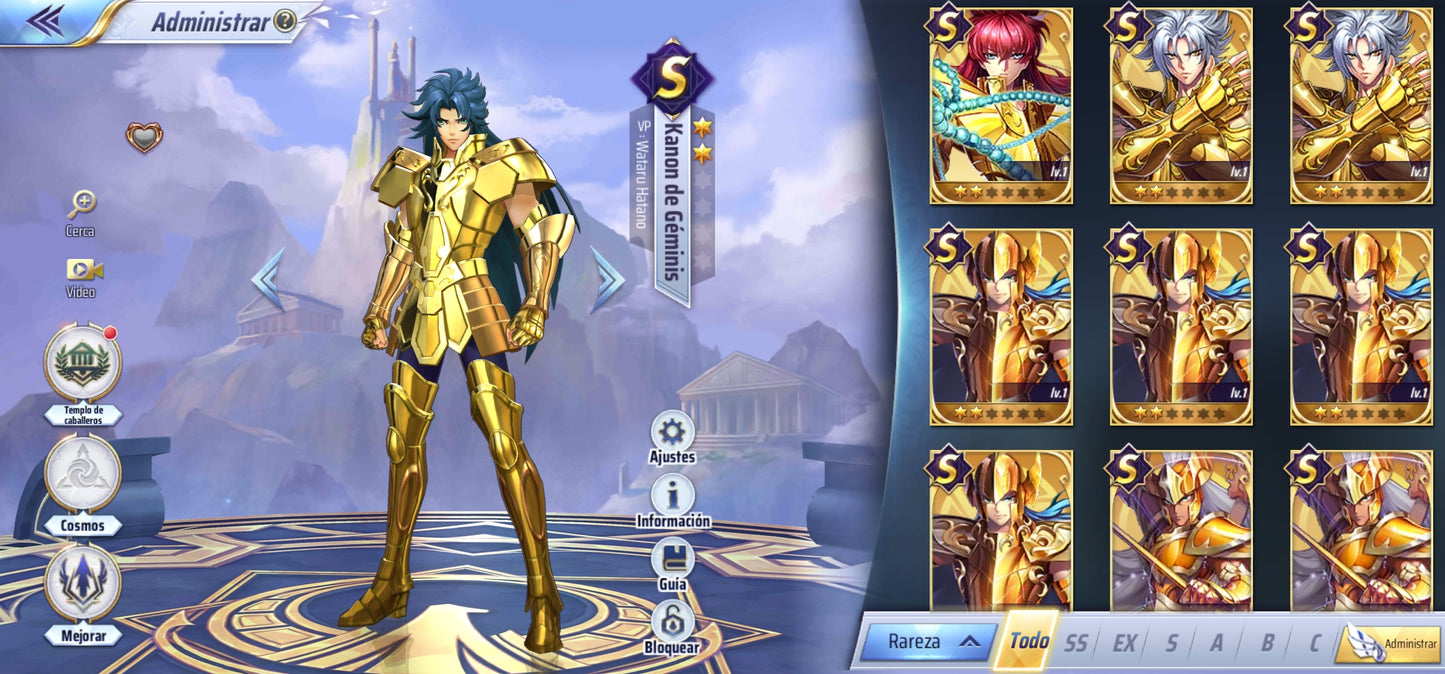Image resolution: width=1445 pixels, height=674 pixels.
Task: Show the next character with right arrow
Action: point(606,281)
